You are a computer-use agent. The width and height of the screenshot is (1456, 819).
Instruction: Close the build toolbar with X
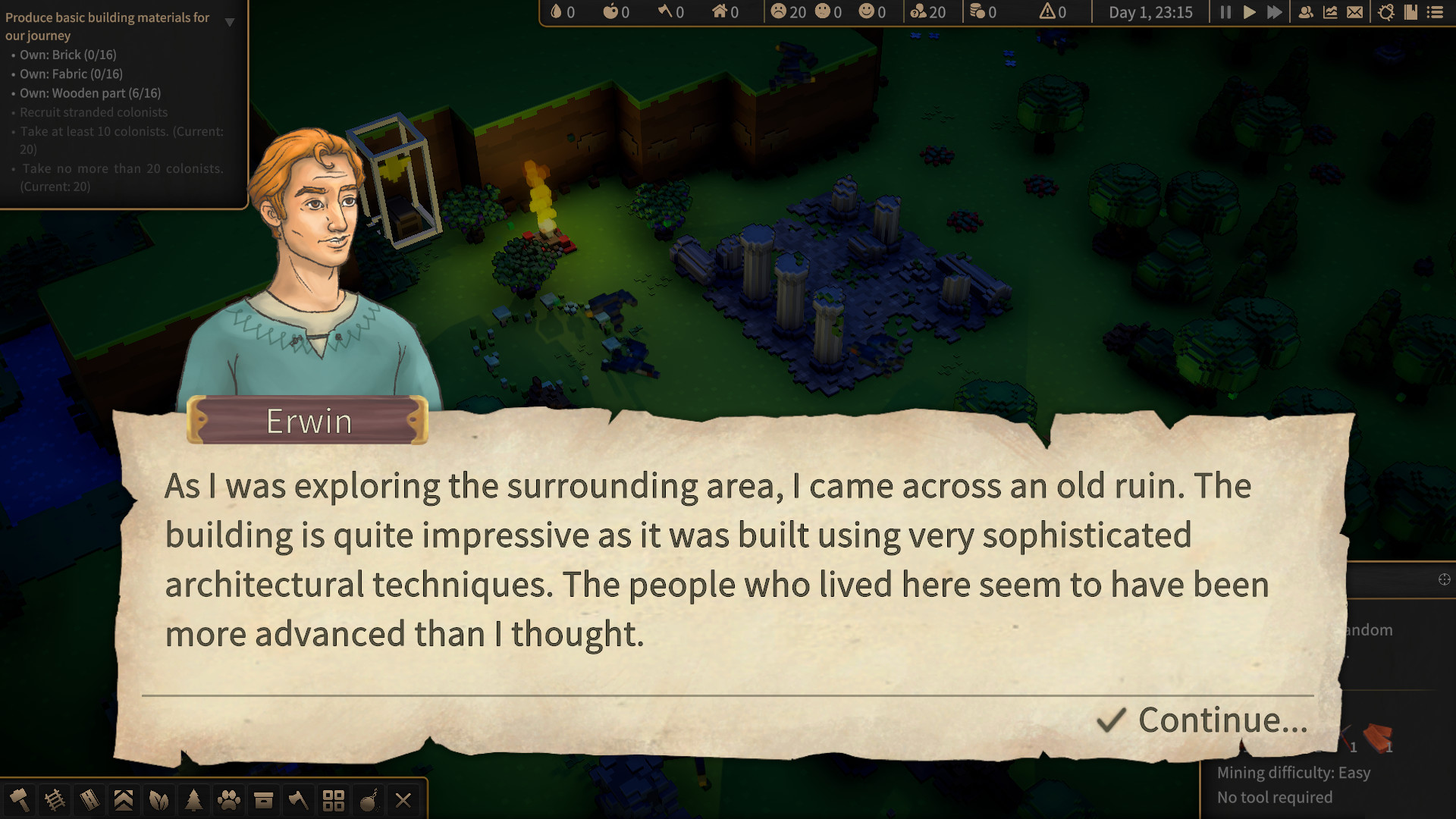pyautogui.click(x=403, y=800)
